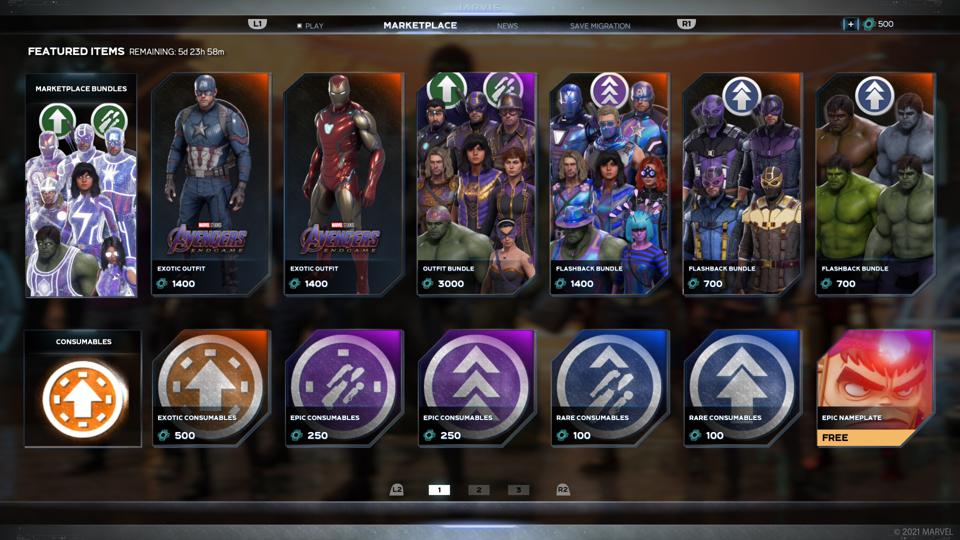
Task: Click the plus button to add credits
Action: pyautogui.click(x=850, y=24)
